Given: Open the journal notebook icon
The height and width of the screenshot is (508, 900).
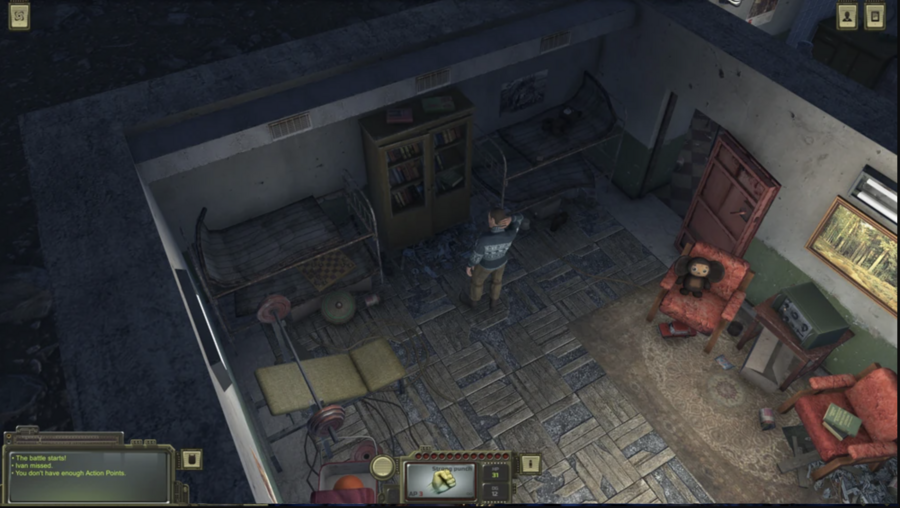Looking at the screenshot, I should pyautogui.click(x=875, y=16).
